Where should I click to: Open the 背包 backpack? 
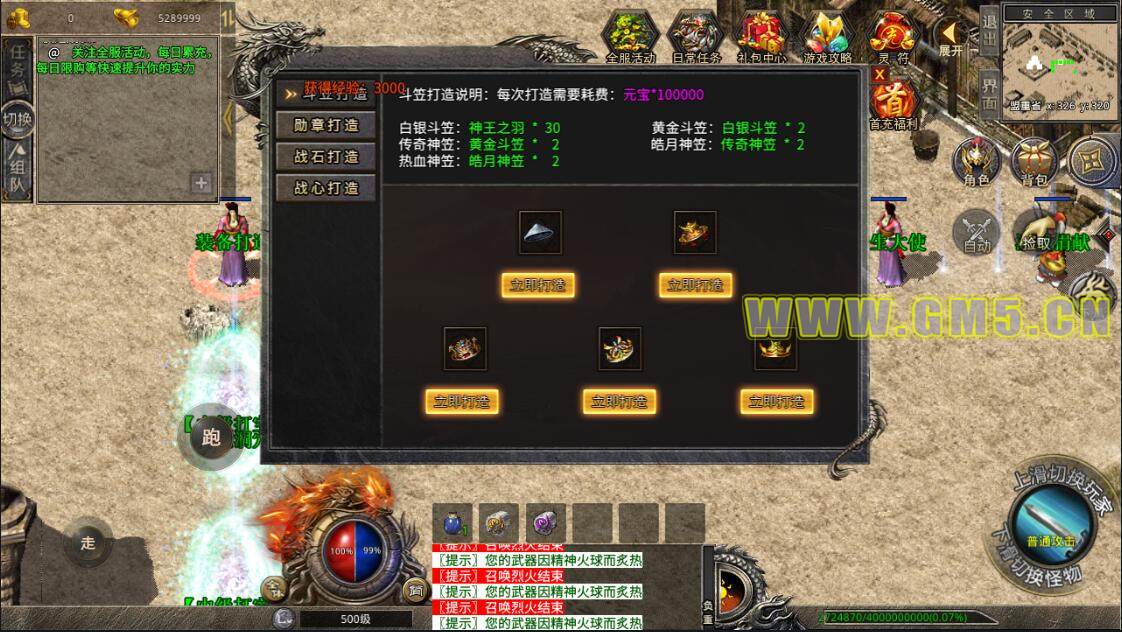[1034, 162]
